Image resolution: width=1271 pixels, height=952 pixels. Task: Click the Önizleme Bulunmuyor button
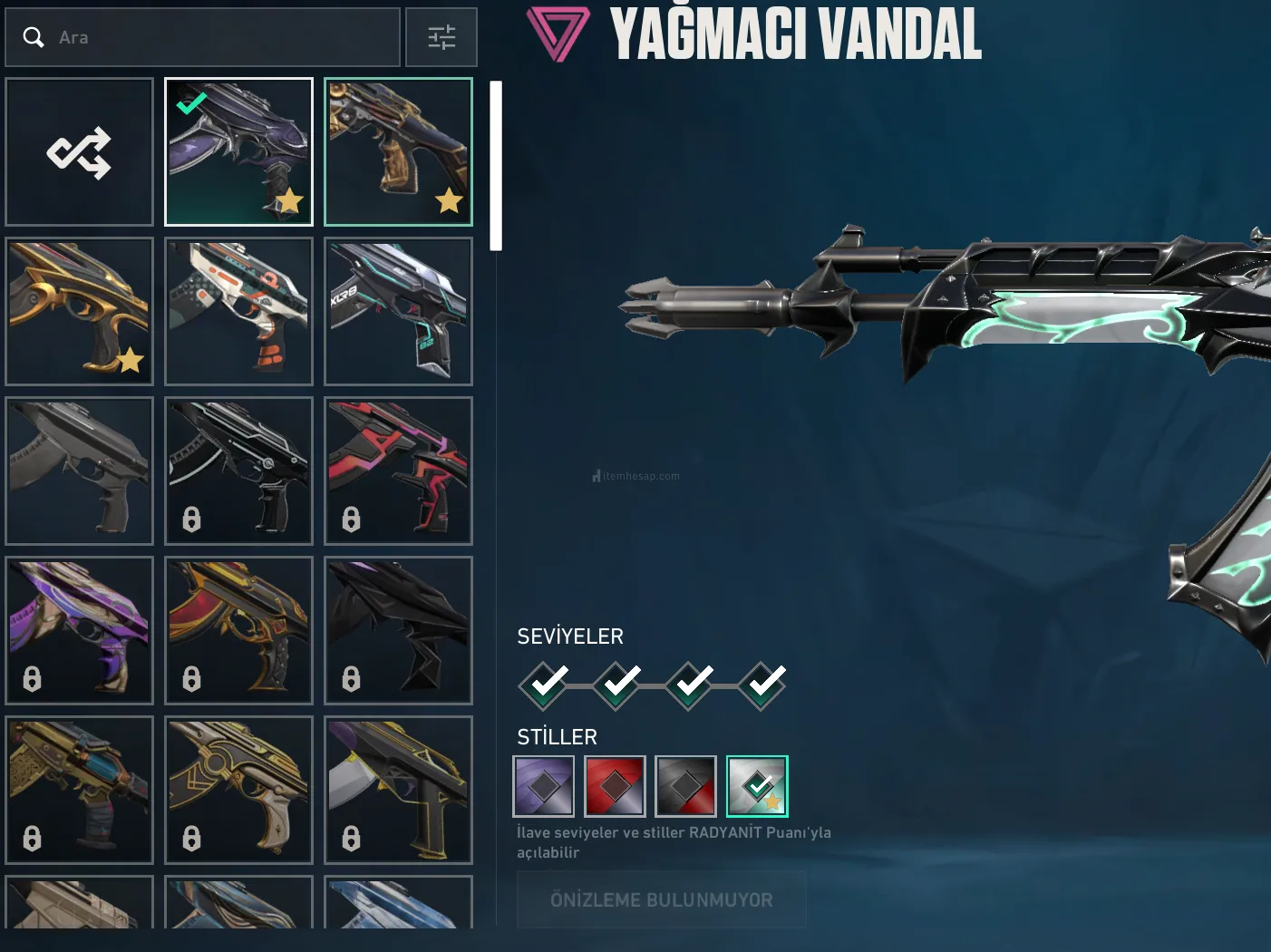click(661, 899)
